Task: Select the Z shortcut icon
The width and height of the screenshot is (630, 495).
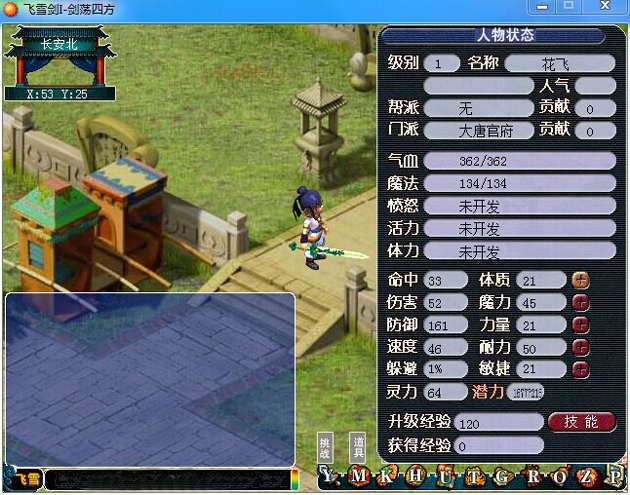Action: coord(588,476)
